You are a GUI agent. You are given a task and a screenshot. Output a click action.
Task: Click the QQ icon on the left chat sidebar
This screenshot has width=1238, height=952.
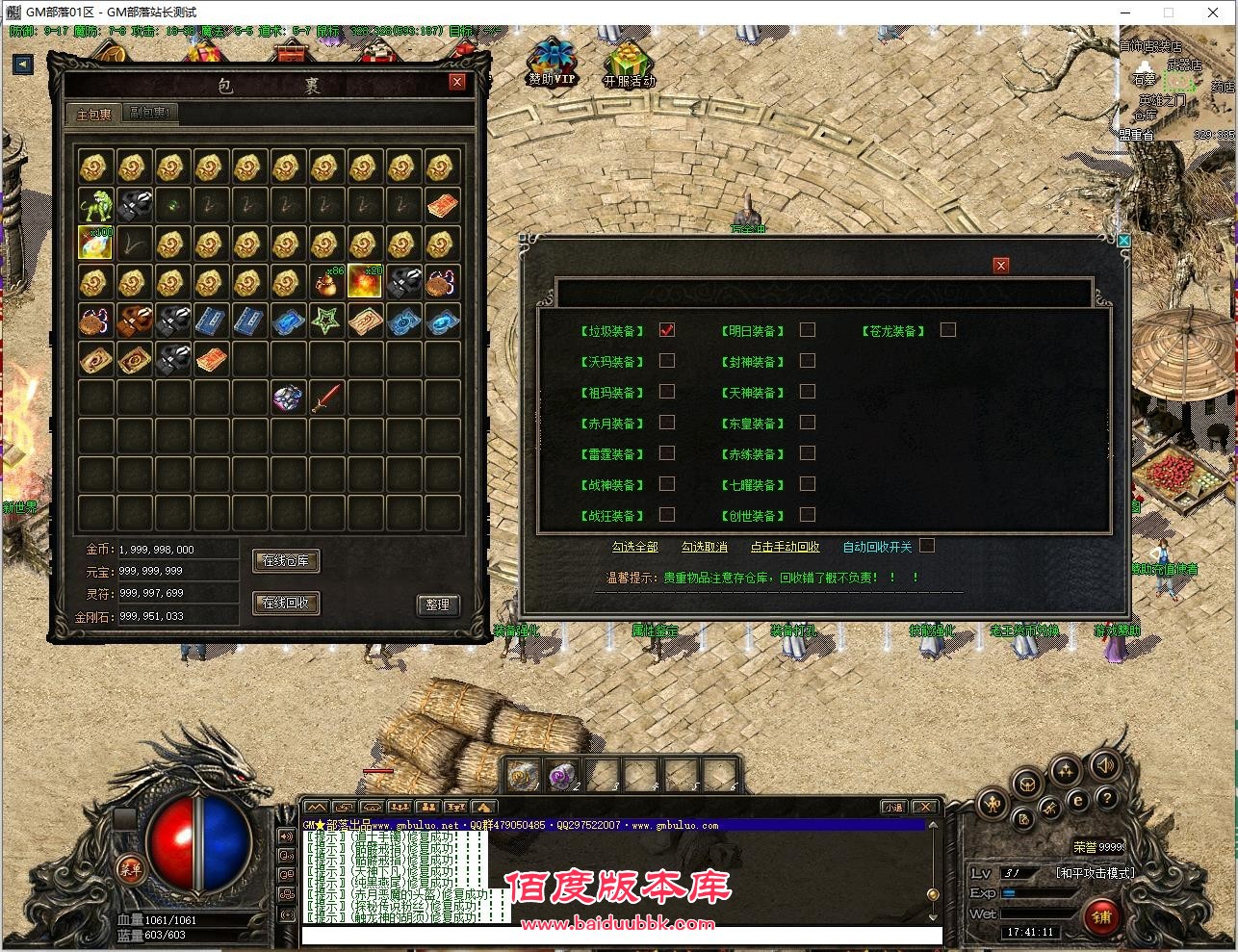(285, 872)
